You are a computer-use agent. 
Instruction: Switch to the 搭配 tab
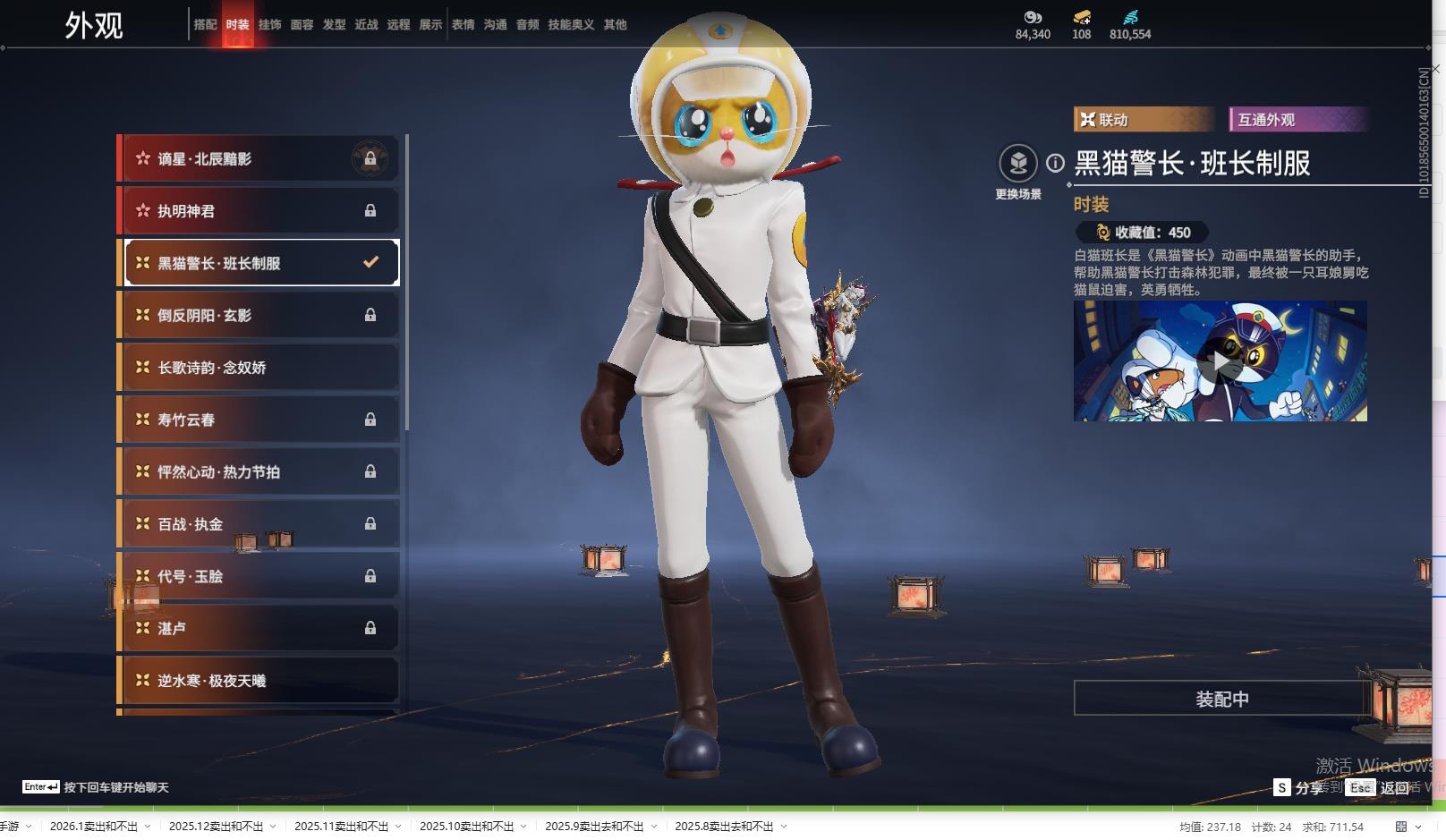pyautogui.click(x=205, y=25)
